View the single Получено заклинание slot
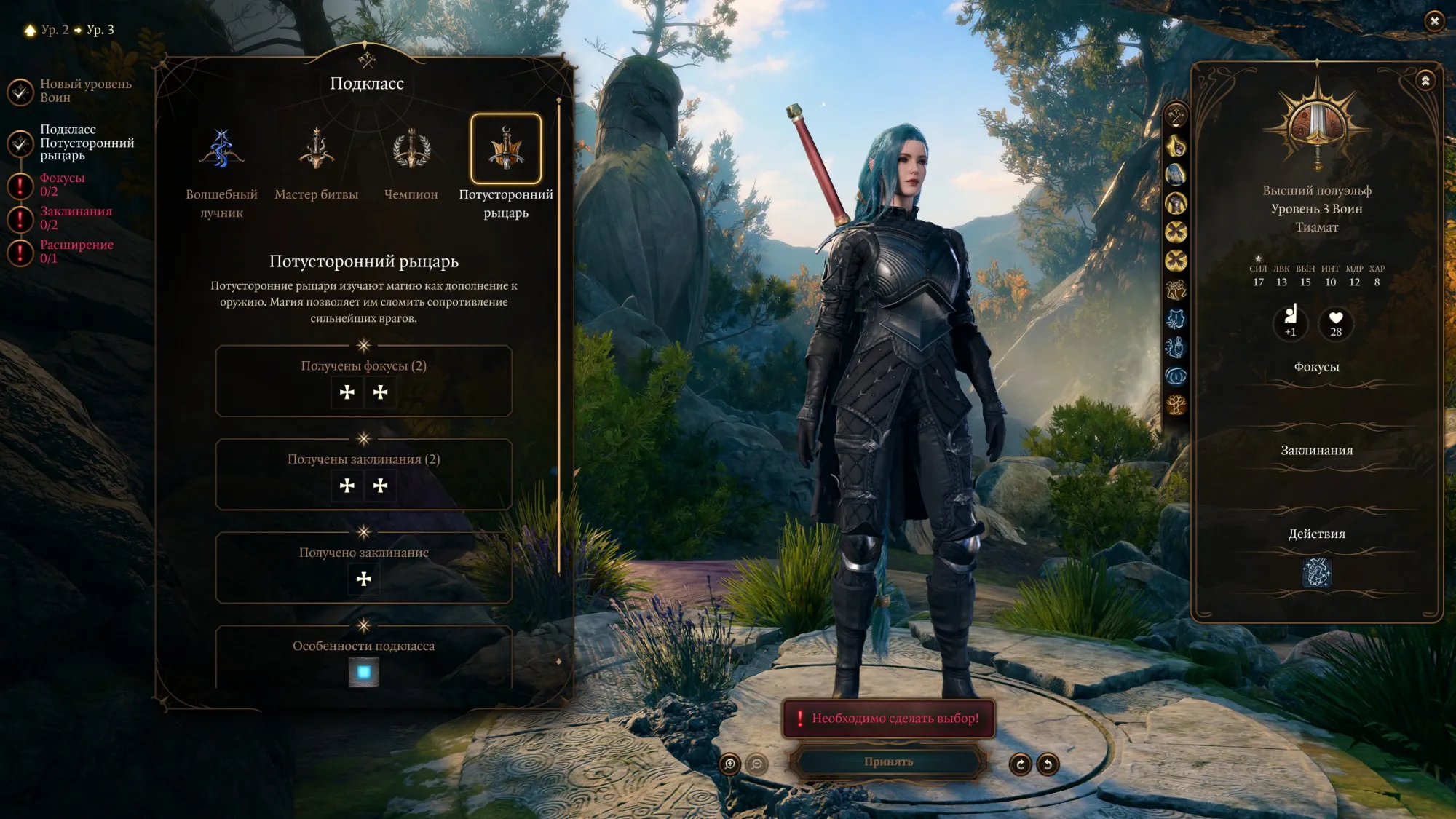Screen dimensions: 1456x819 pos(364,579)
